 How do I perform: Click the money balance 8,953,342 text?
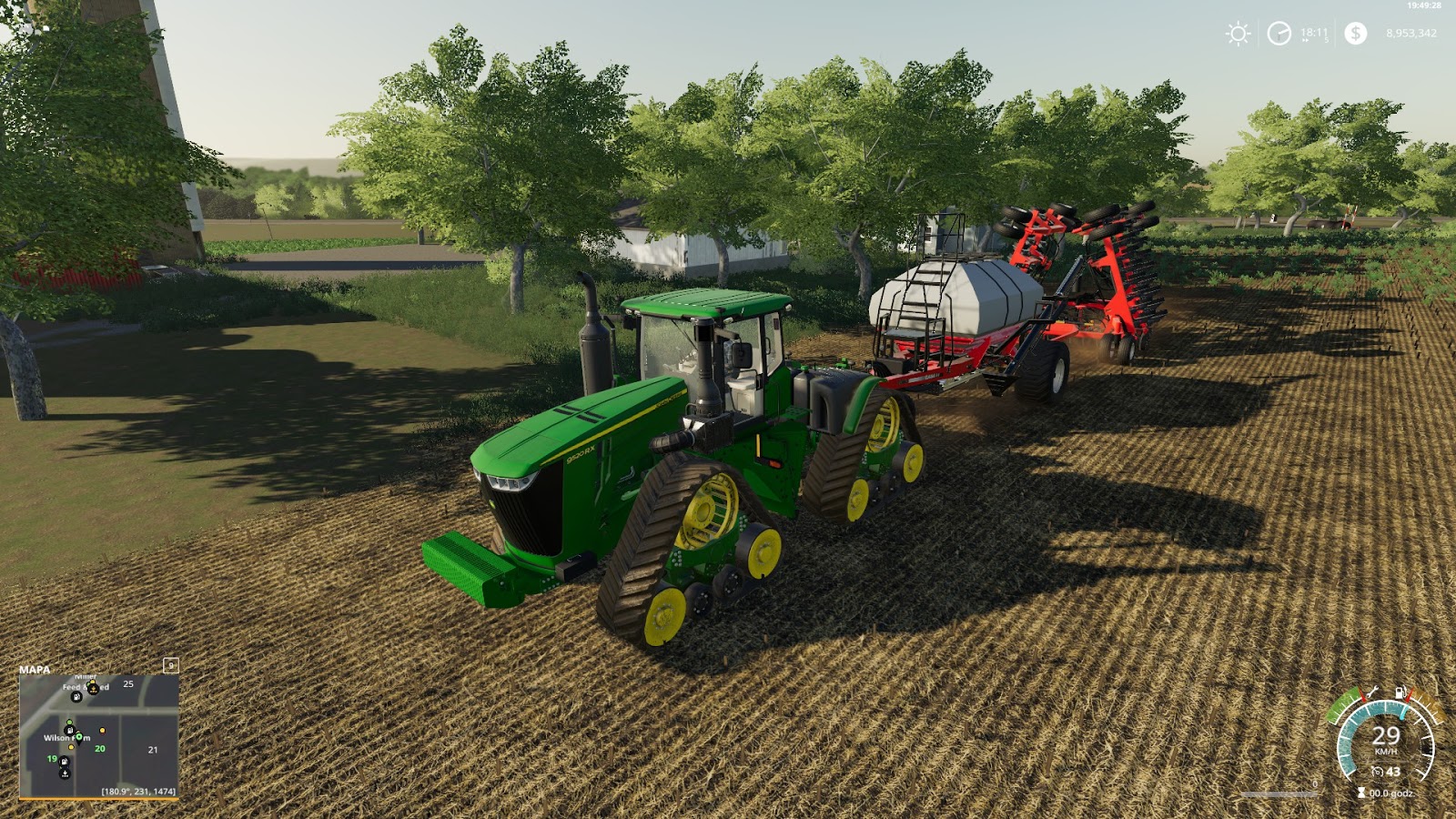point(1409,35)
